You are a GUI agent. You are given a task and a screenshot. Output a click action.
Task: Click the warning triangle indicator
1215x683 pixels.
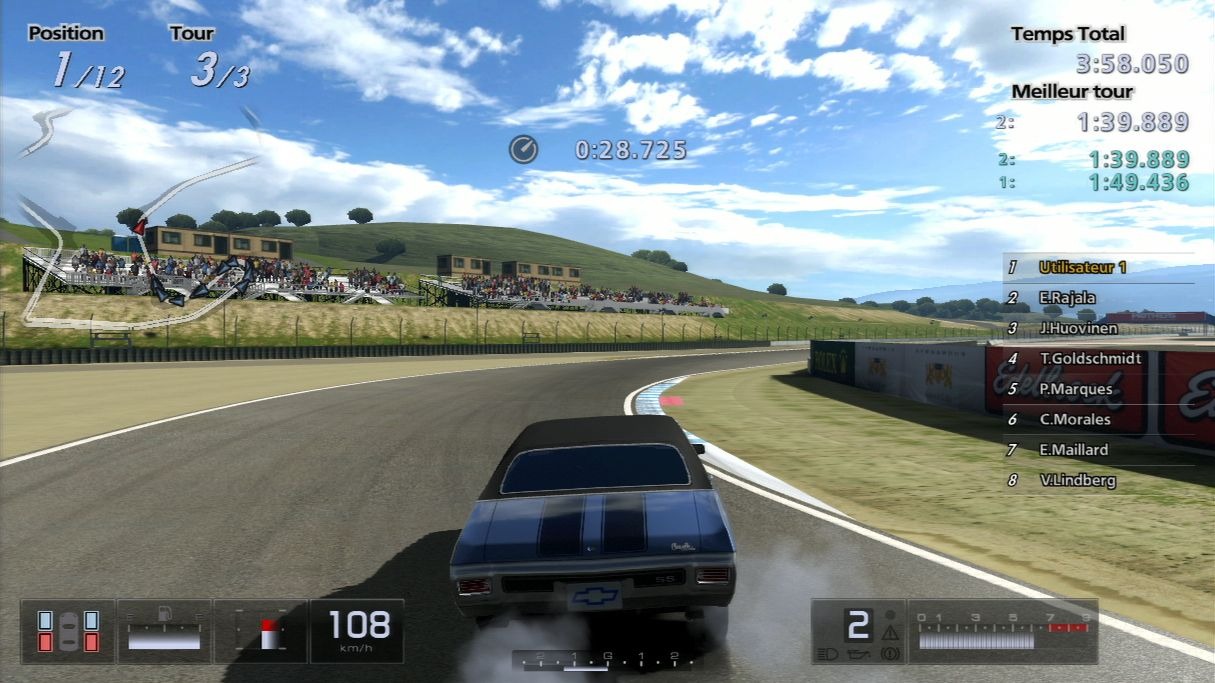pyautogui.click(x=890, y=632)
